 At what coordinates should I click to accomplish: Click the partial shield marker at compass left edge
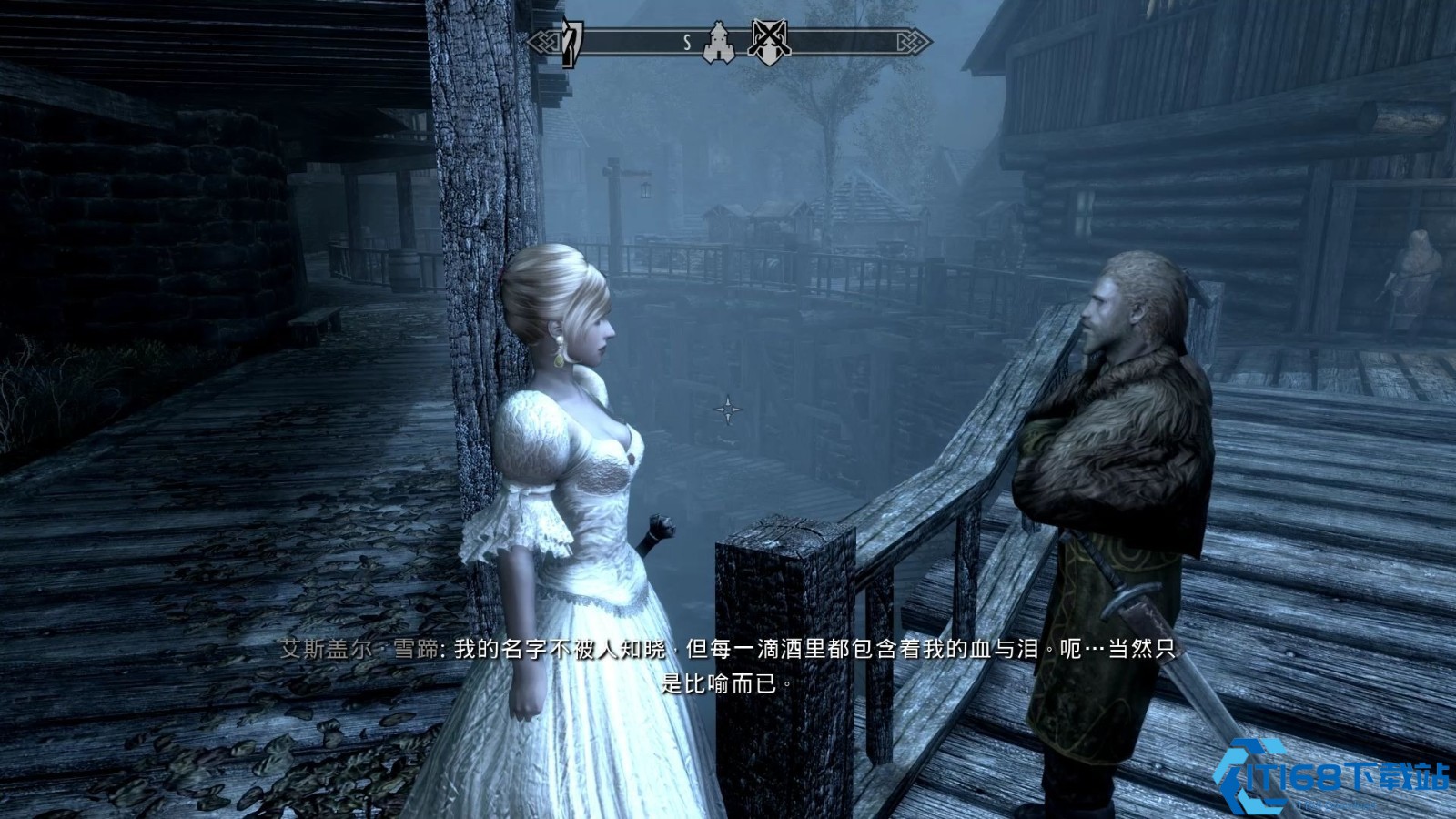pos(571,42)
